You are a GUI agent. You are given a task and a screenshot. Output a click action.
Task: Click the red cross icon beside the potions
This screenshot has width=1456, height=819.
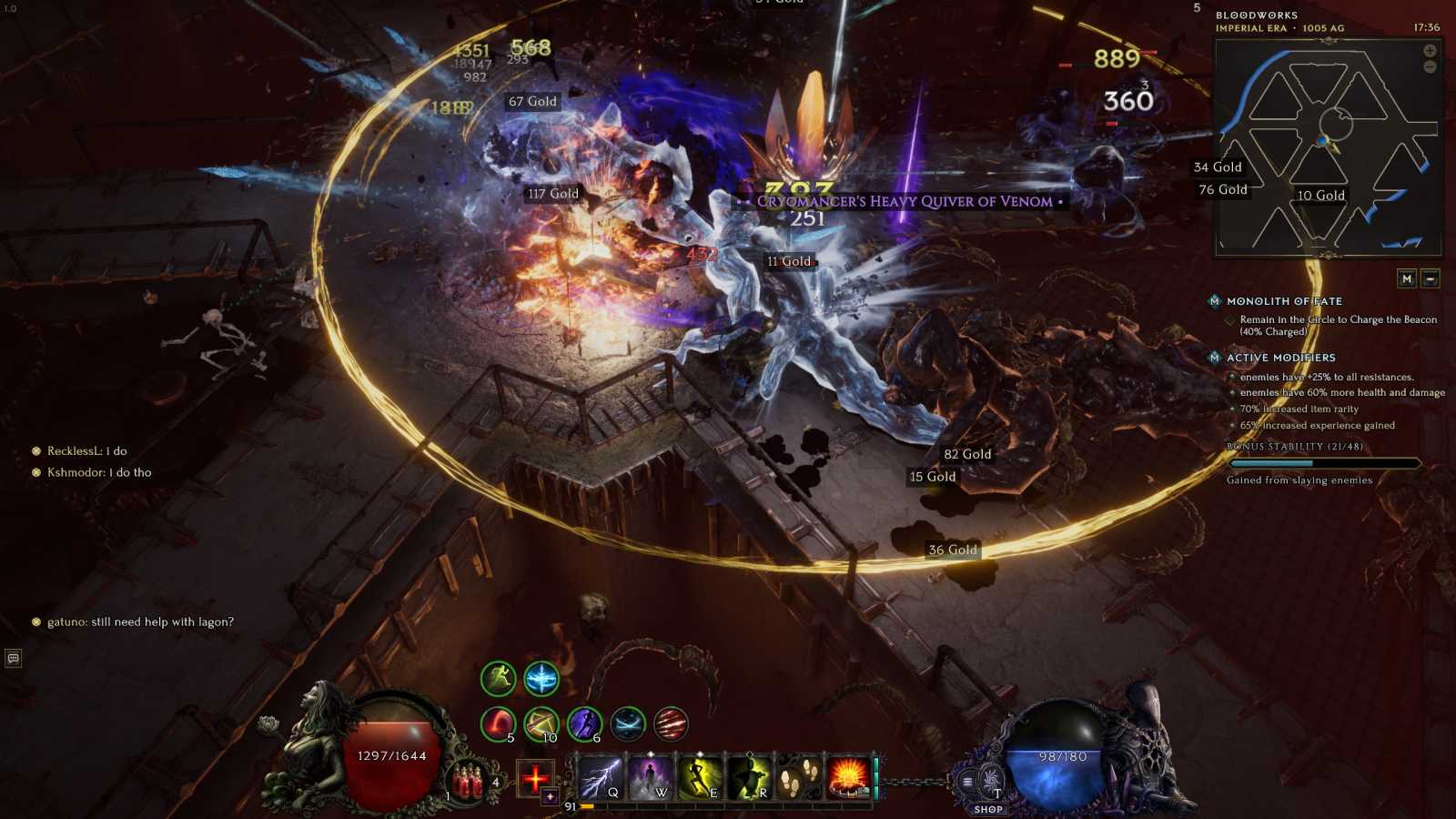tap(535, 778)
